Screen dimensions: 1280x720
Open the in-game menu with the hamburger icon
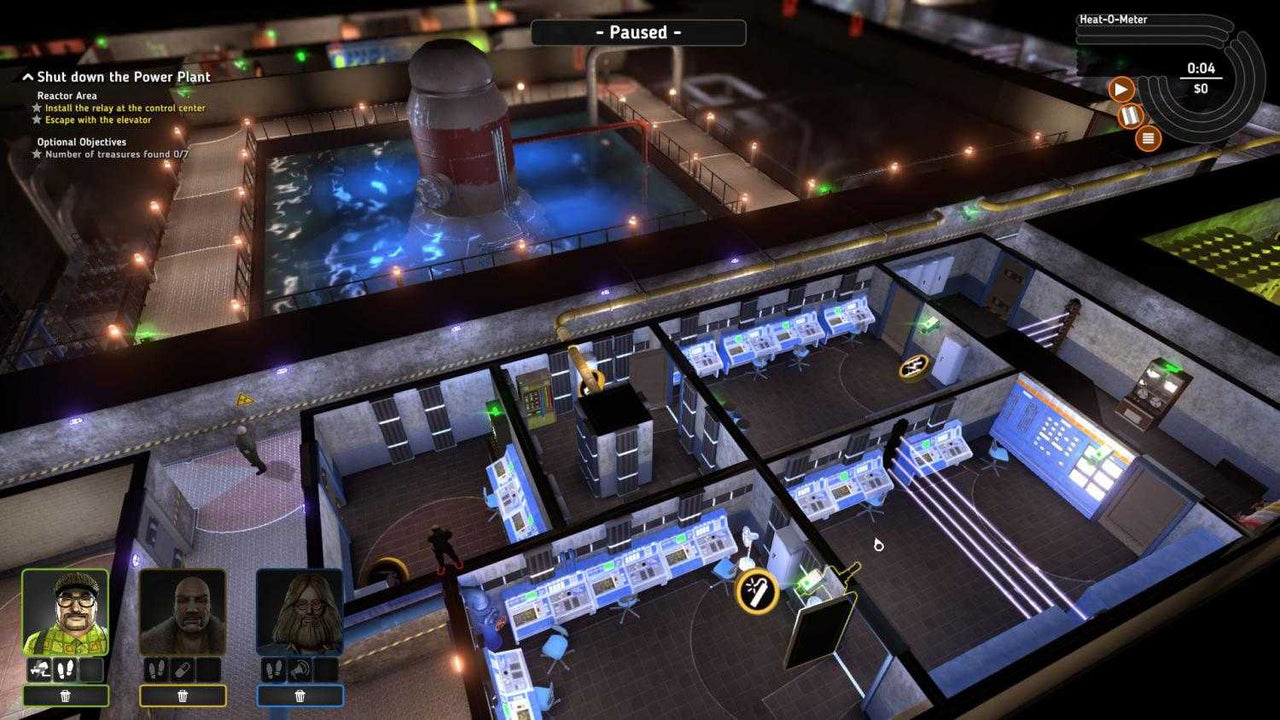pos(1148,138)
